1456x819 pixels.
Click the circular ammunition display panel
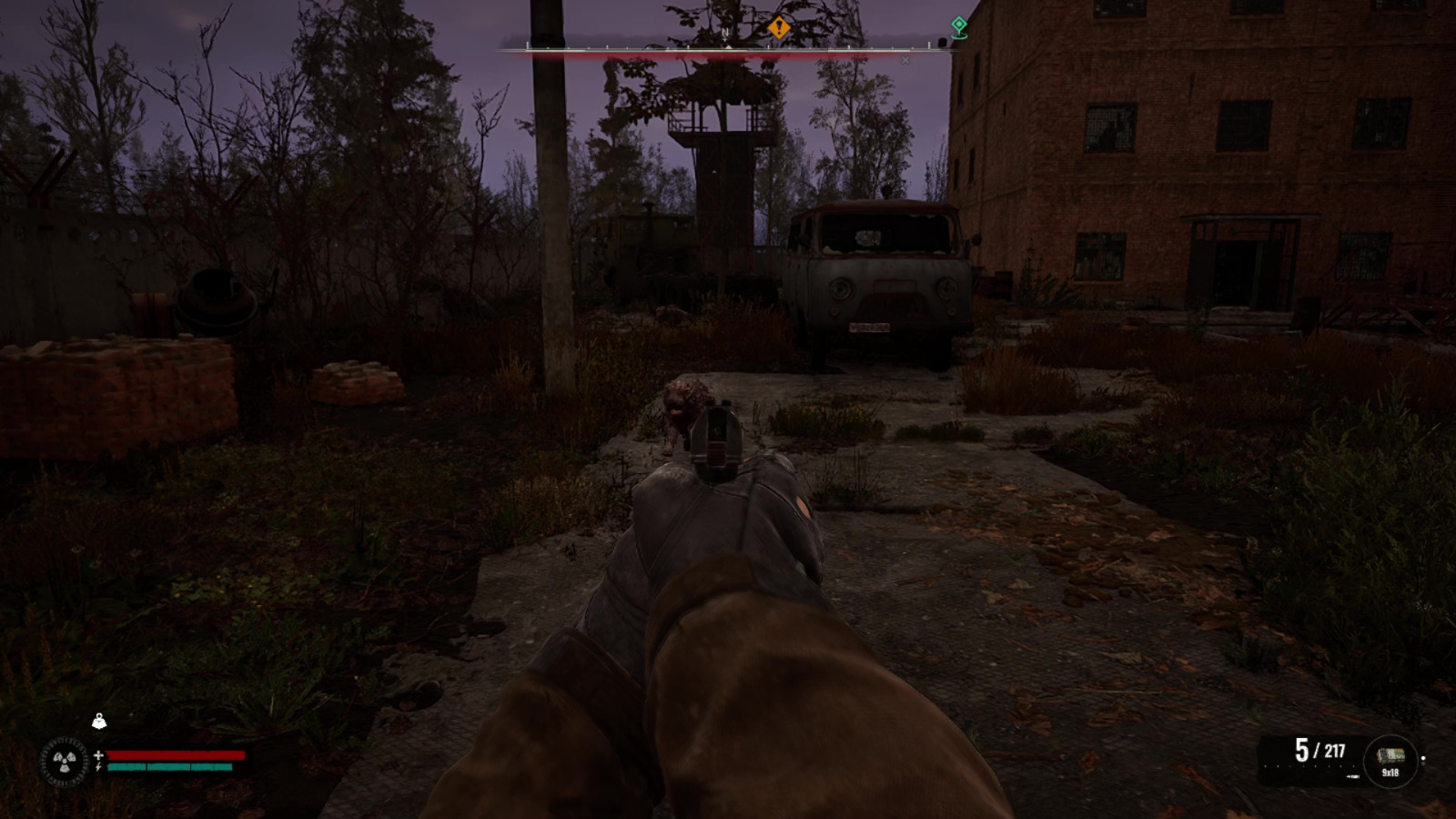(1392, 761)
